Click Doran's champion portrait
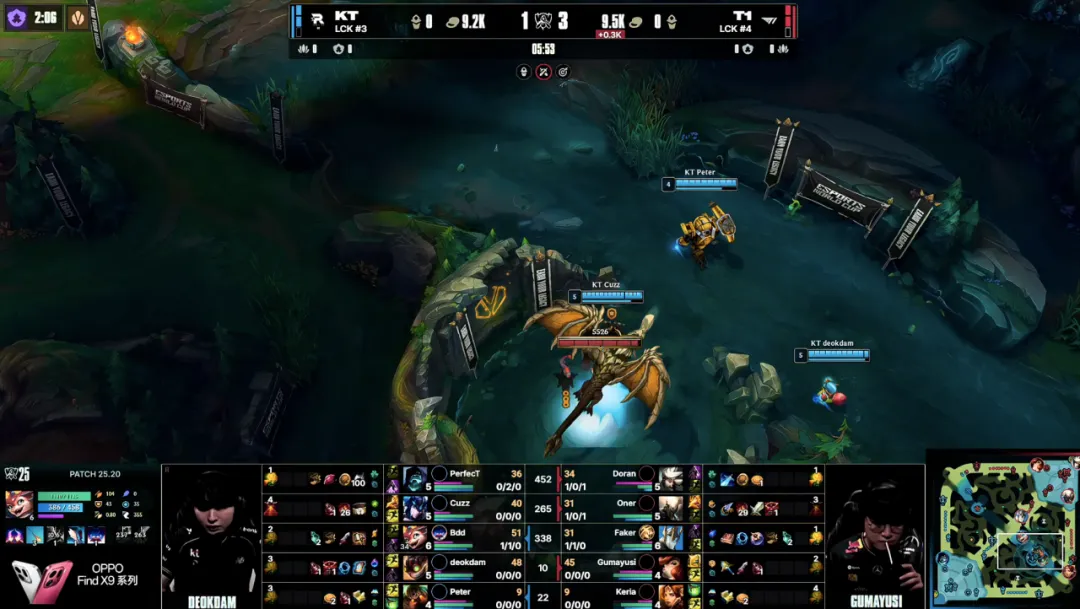Image resolution: width=1080 pixels, height=609 pixels. tap(670, 478)
